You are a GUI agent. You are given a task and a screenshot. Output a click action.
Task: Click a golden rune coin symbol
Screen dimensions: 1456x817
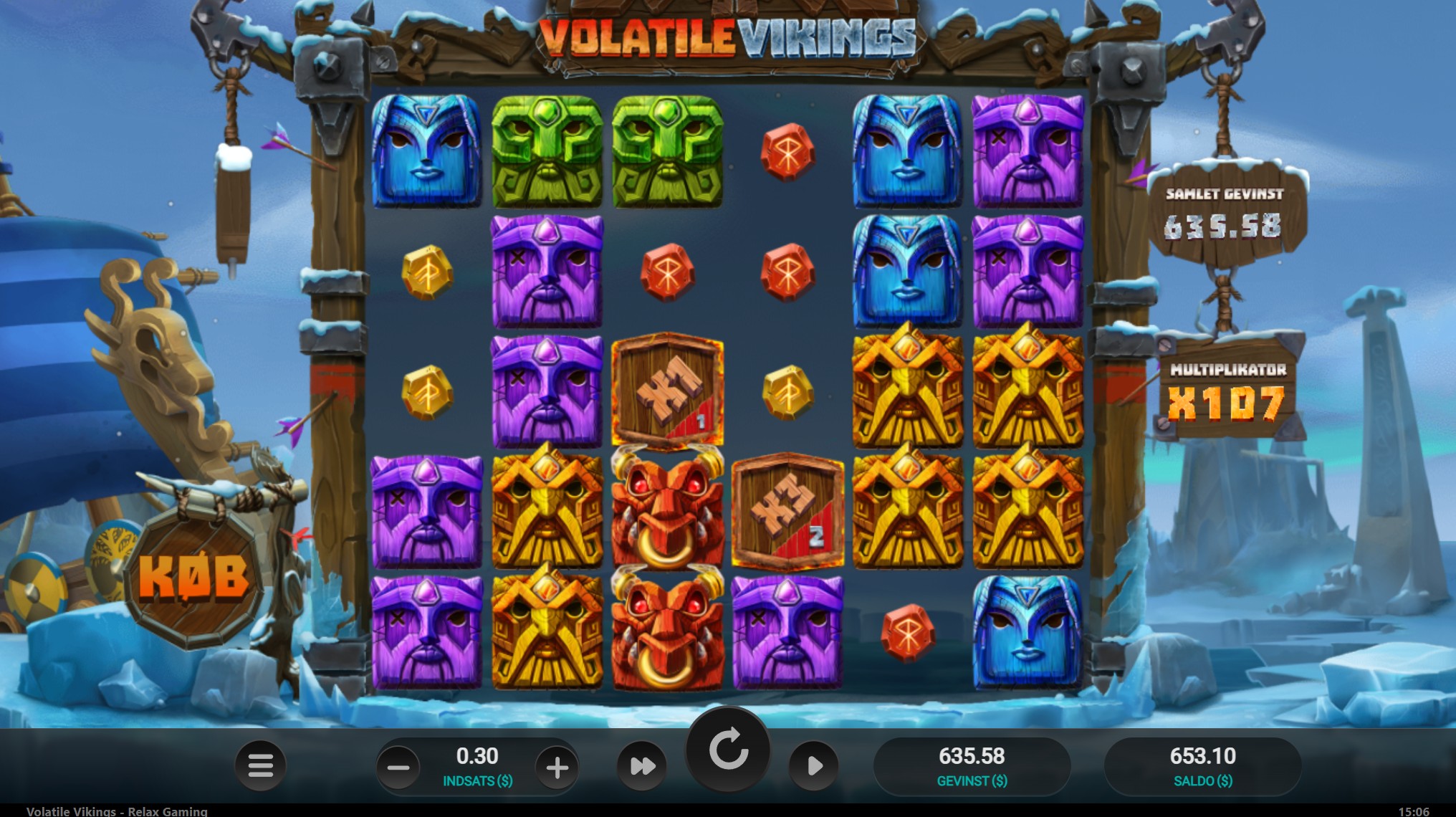click(428, 272)
